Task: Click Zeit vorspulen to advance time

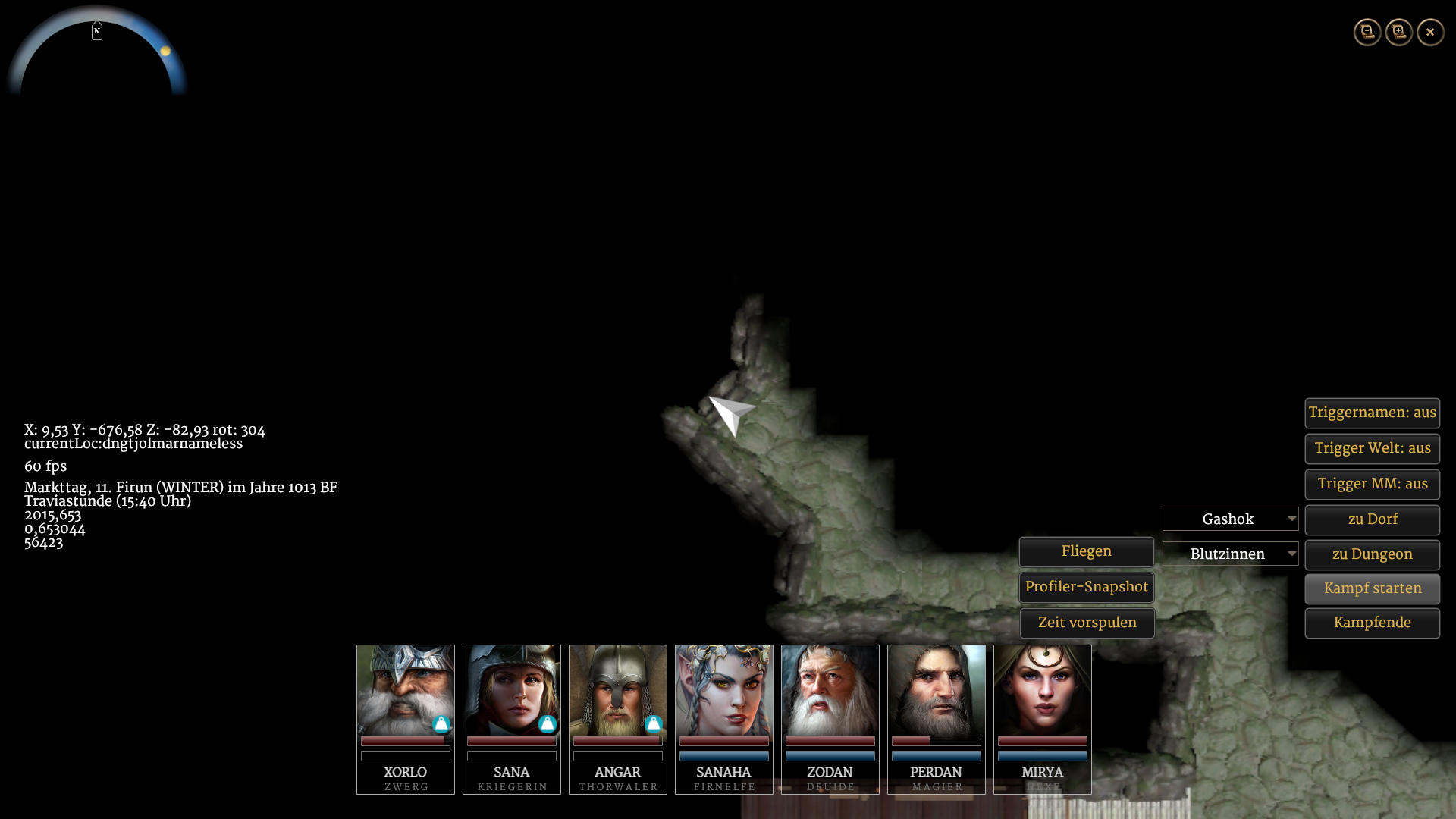Action: pos(1086,623)
